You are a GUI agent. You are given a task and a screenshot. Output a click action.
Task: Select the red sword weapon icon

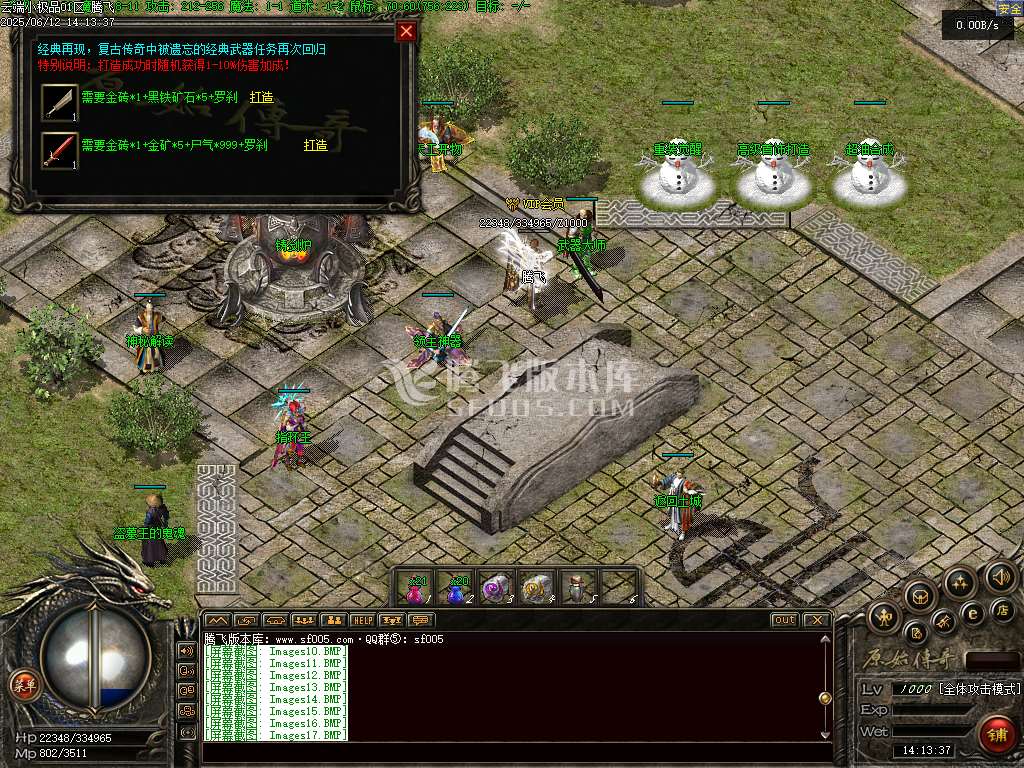(x=59, y=149)
